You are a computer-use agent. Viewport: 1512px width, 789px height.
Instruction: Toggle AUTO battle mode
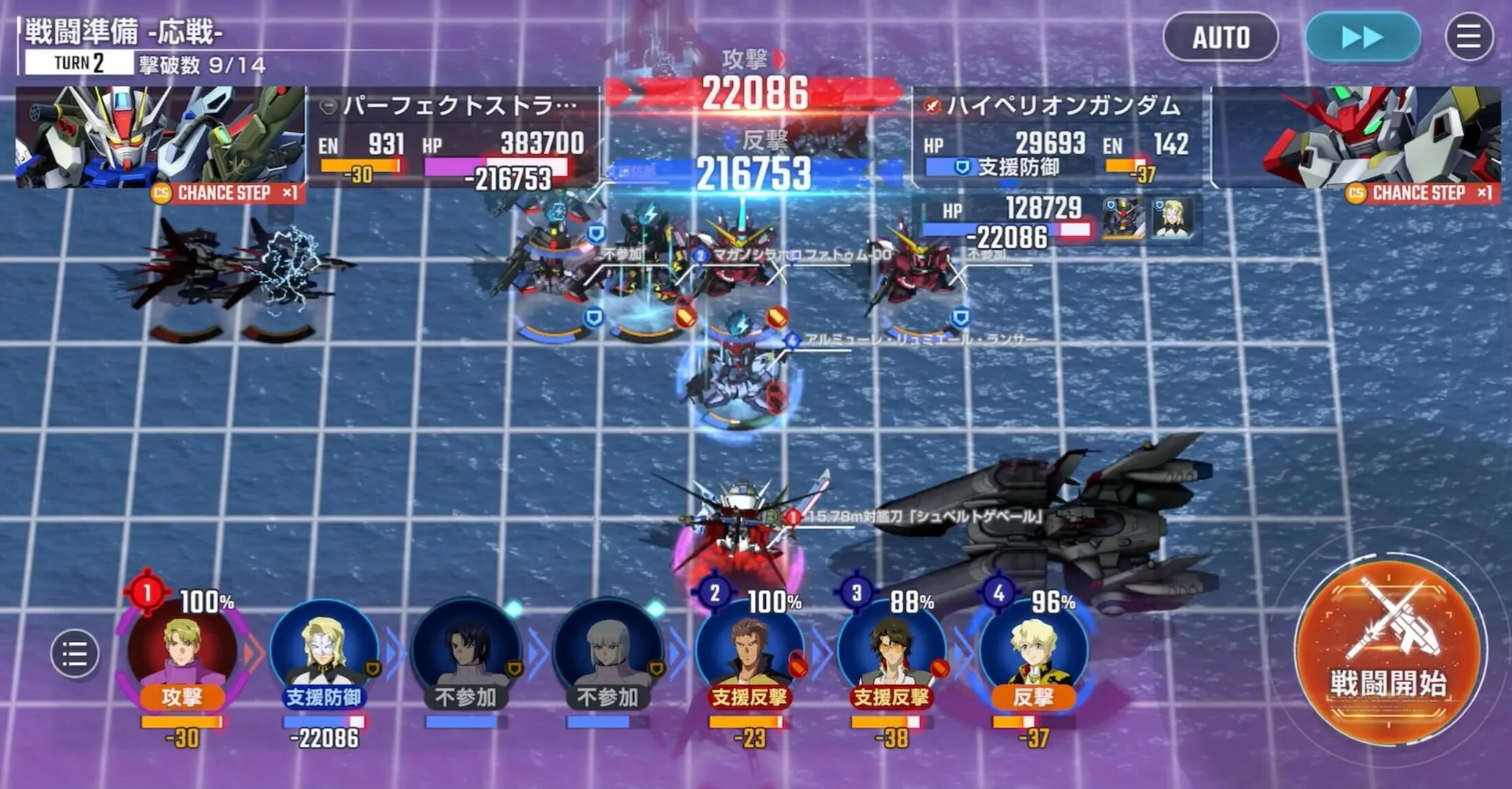(1222, 38)
